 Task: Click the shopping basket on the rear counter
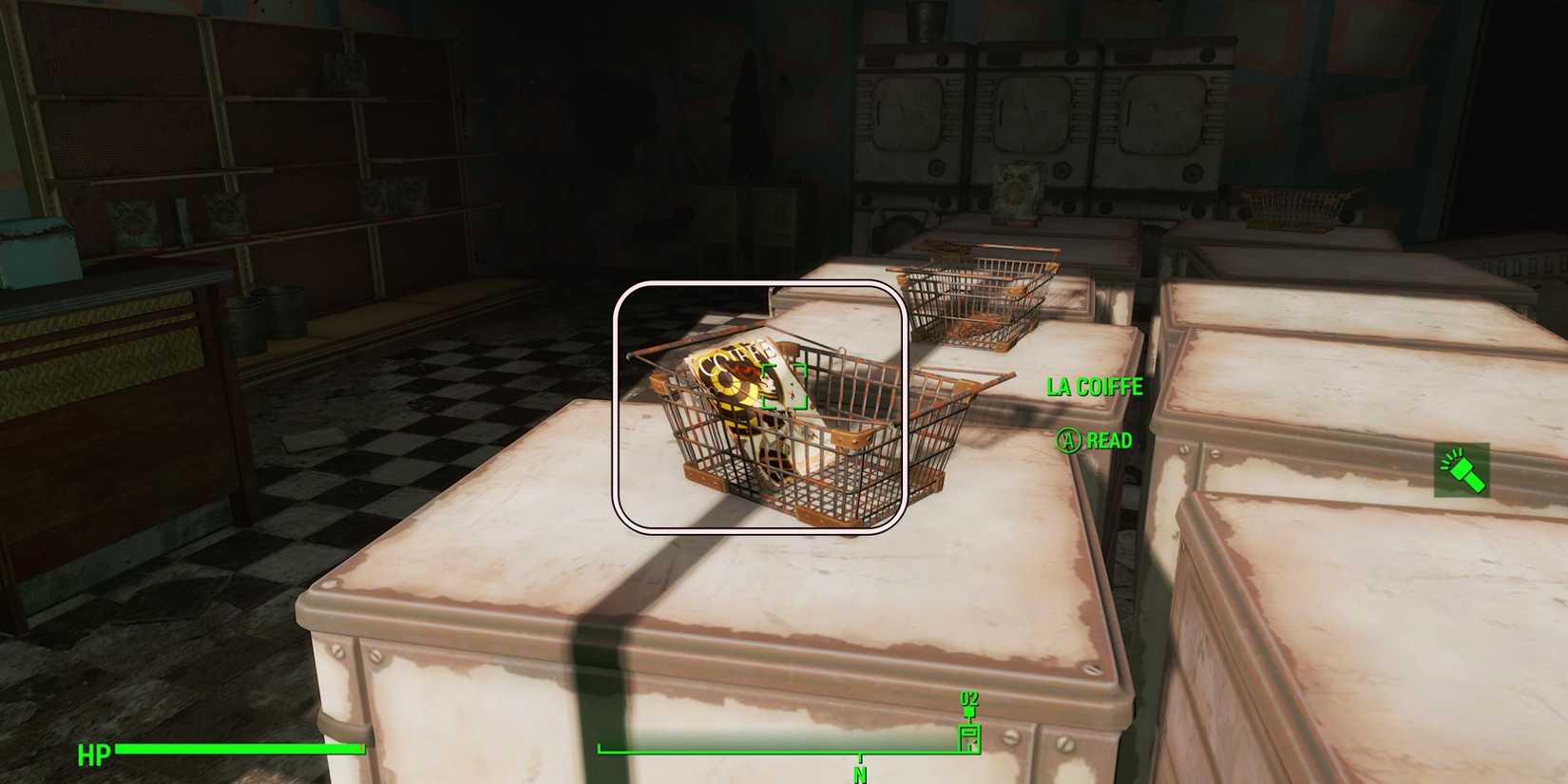point(979,295)
